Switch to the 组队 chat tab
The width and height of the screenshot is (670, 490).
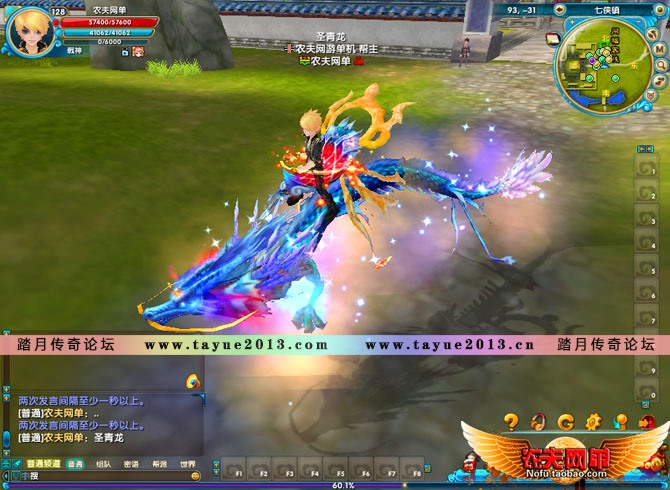[x=103, y=464]
